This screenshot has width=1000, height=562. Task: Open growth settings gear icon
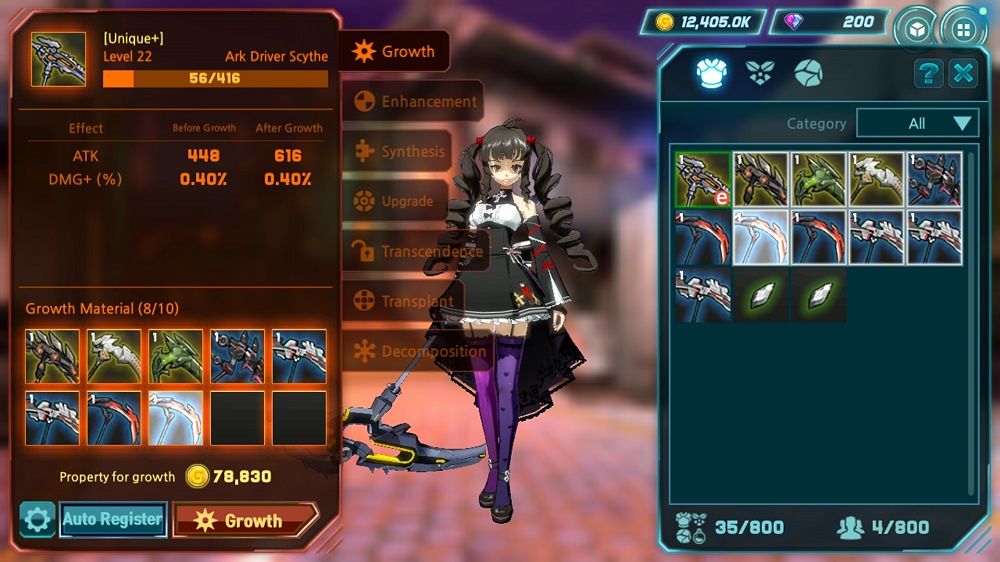[x=37, y=520]
